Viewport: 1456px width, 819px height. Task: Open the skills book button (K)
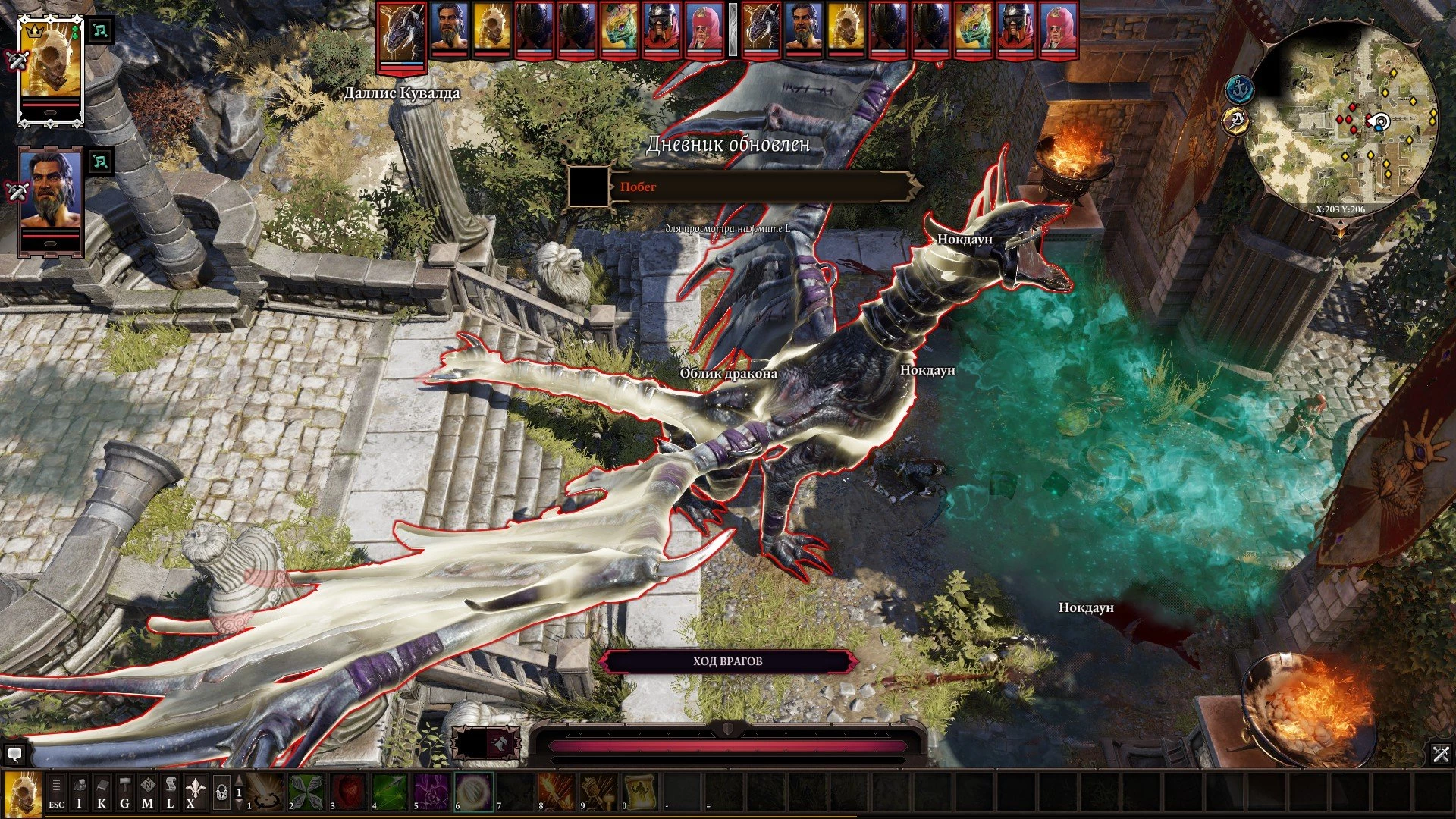point(102,792)
